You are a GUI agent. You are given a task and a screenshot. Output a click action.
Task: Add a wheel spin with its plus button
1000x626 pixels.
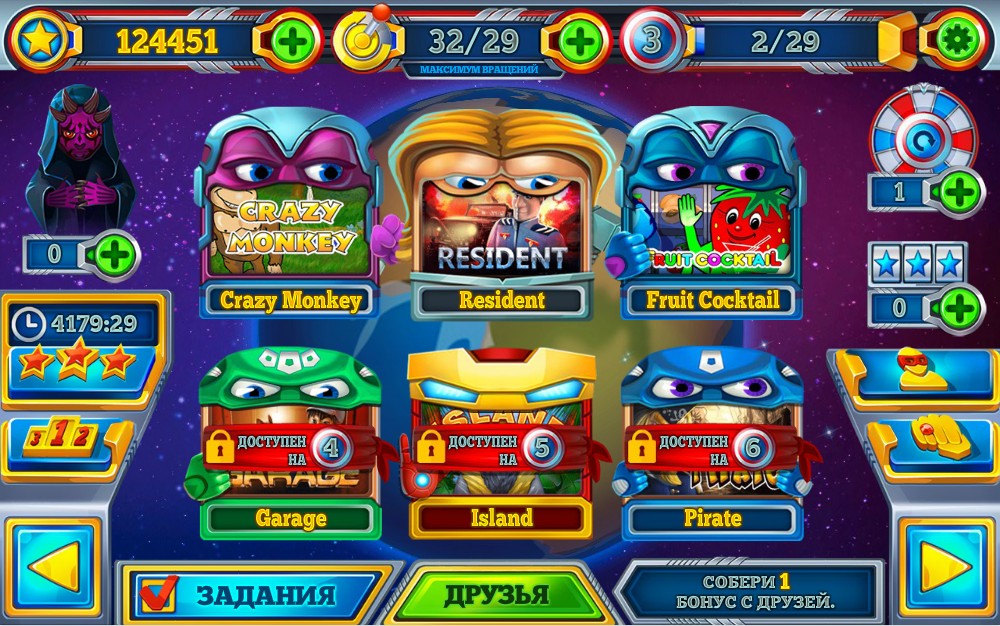tap(958, 190)
